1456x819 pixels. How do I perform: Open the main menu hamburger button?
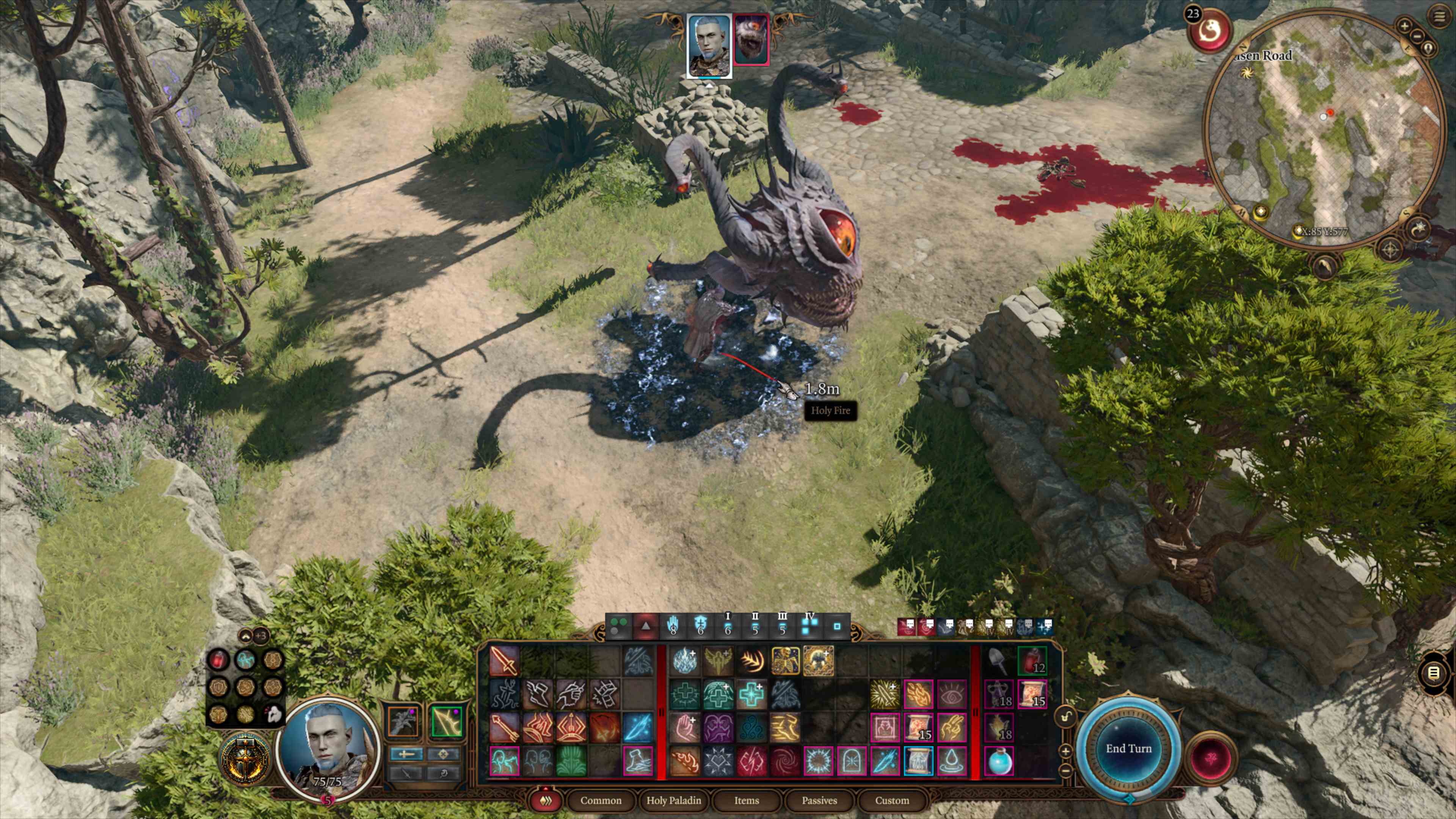pyautogui.click(x=1440, y=16)
